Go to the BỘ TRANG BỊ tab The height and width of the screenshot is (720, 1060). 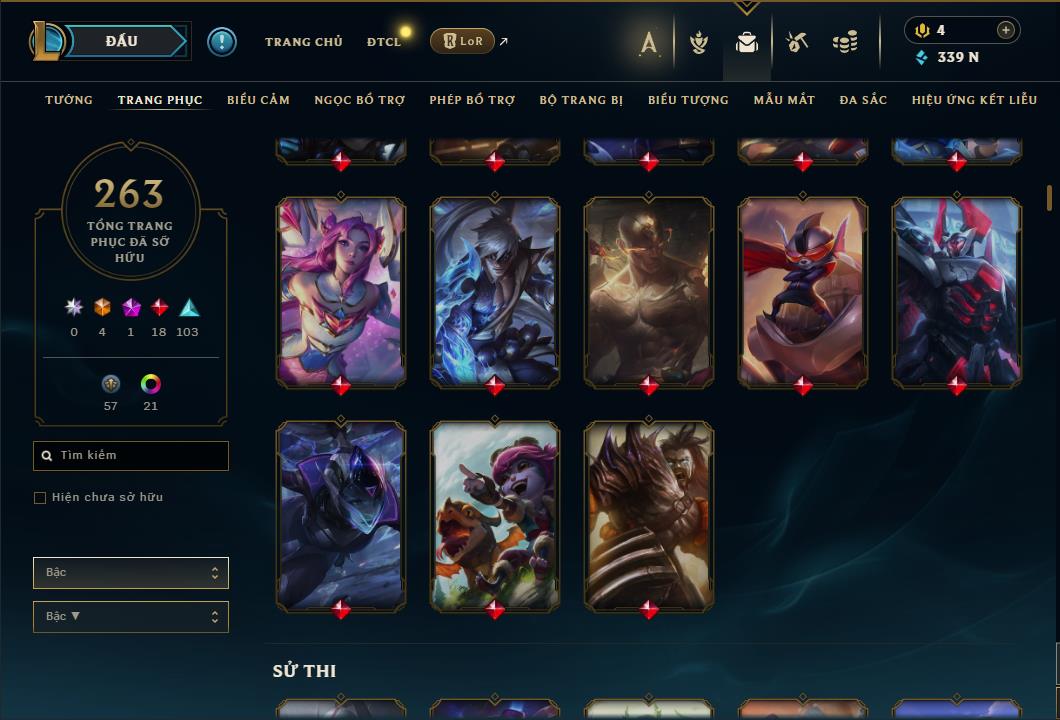581,100
